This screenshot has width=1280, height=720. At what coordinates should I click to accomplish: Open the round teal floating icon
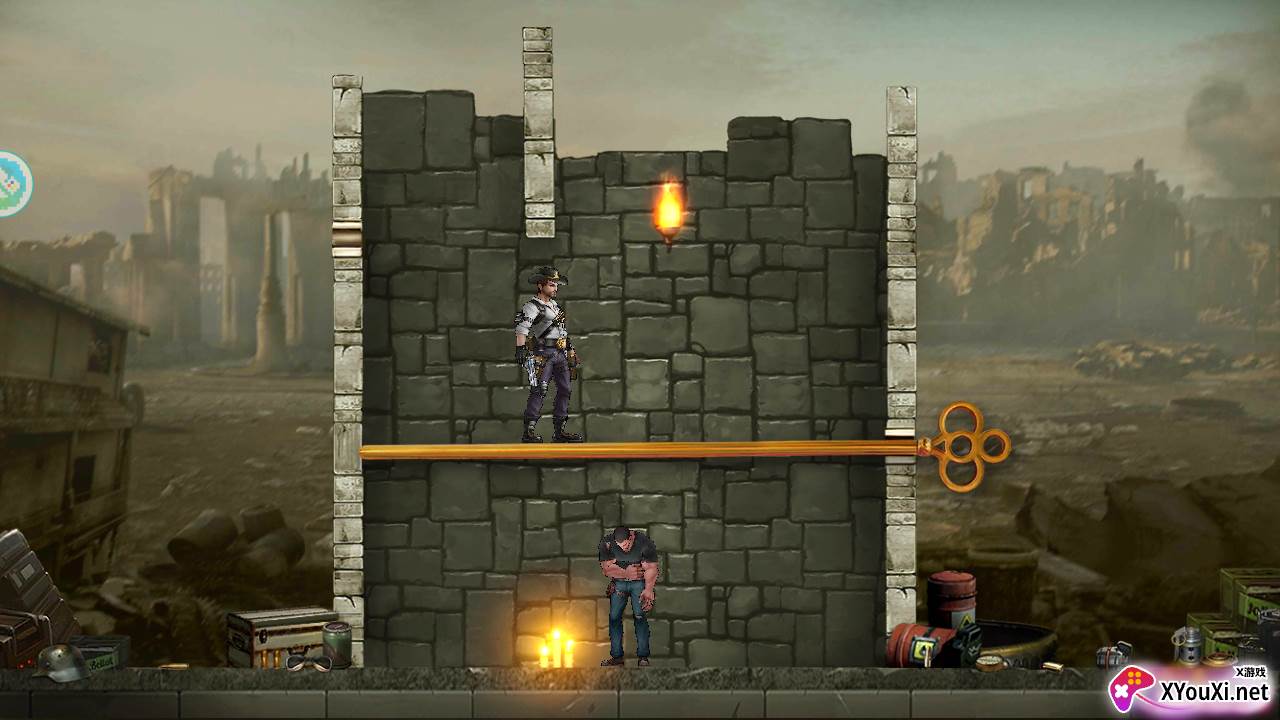(14, 184)
